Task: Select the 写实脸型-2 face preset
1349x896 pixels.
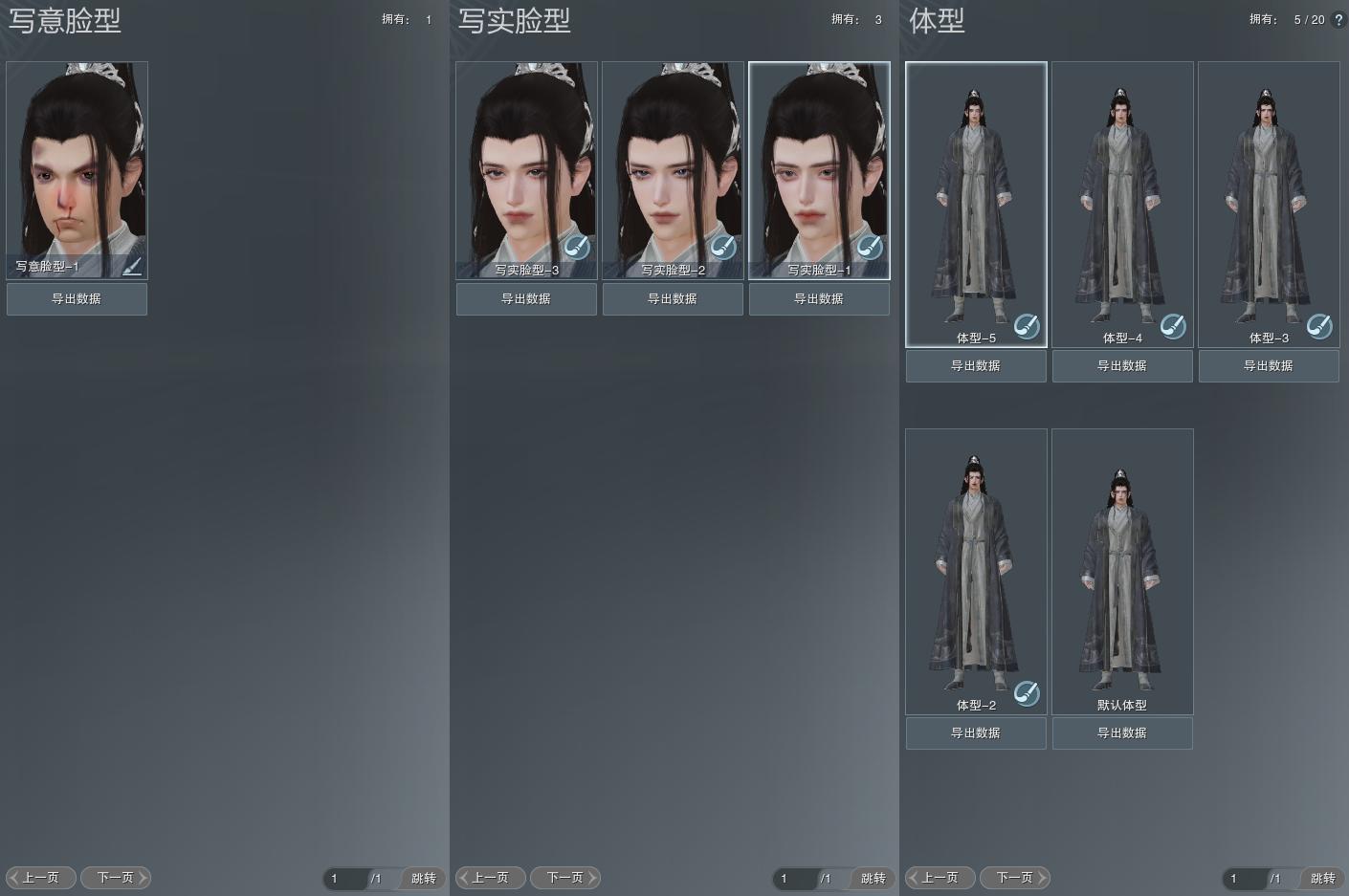Action: 673,163
